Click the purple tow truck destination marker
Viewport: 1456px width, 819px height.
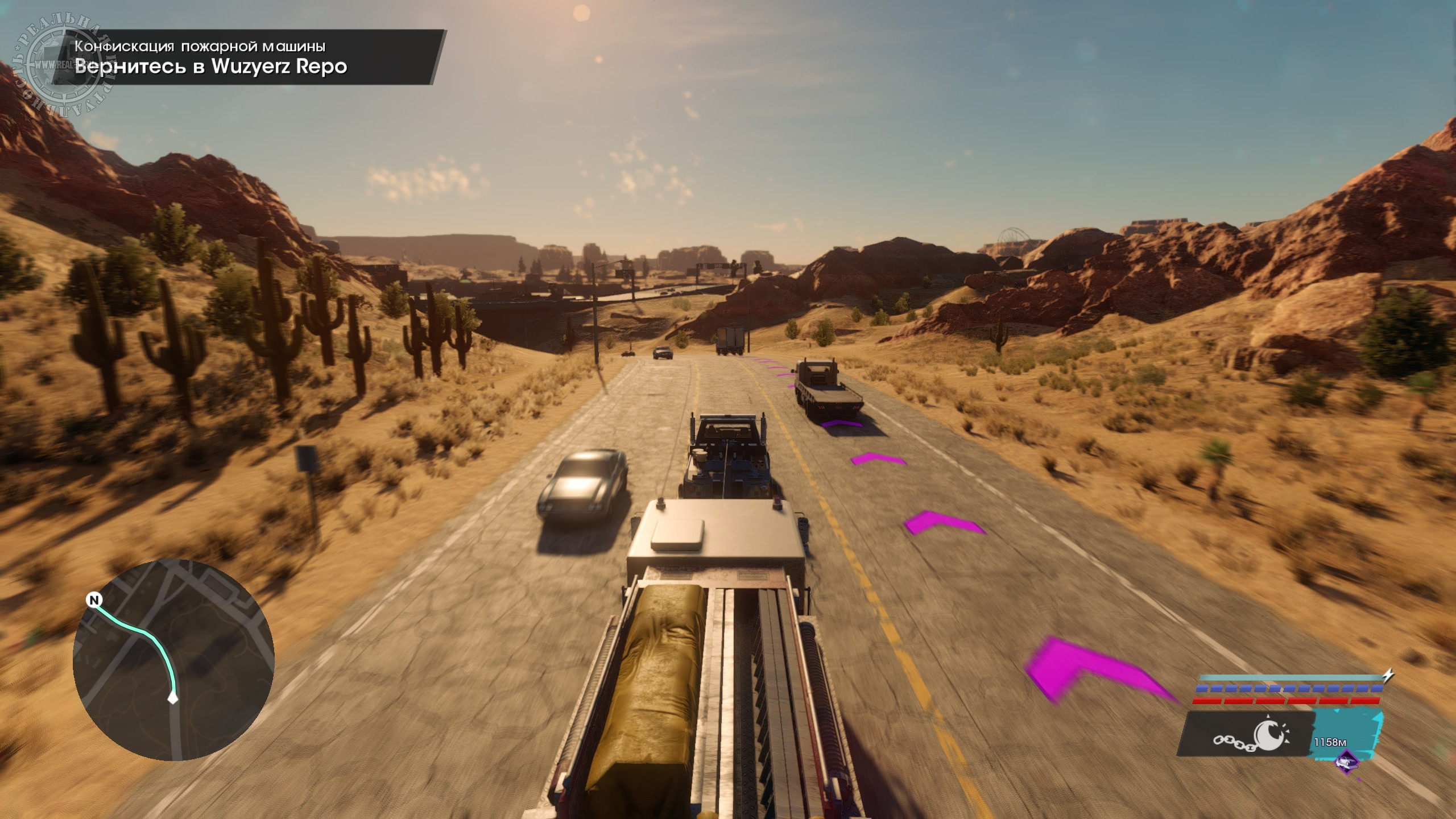(x=1346, y=761)
